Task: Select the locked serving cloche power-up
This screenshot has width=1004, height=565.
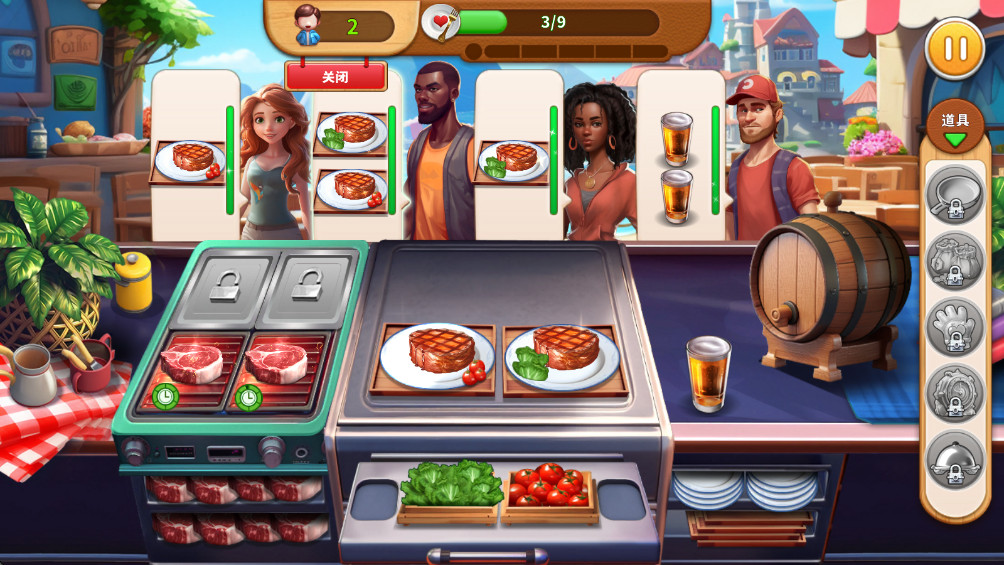Action: click(x=955, y=460)
